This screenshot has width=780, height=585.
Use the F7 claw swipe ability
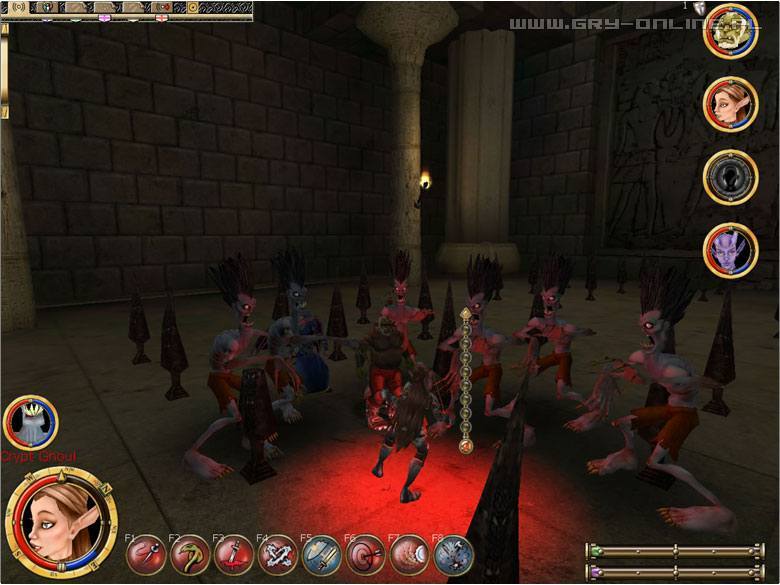click(x=409, y=554)
